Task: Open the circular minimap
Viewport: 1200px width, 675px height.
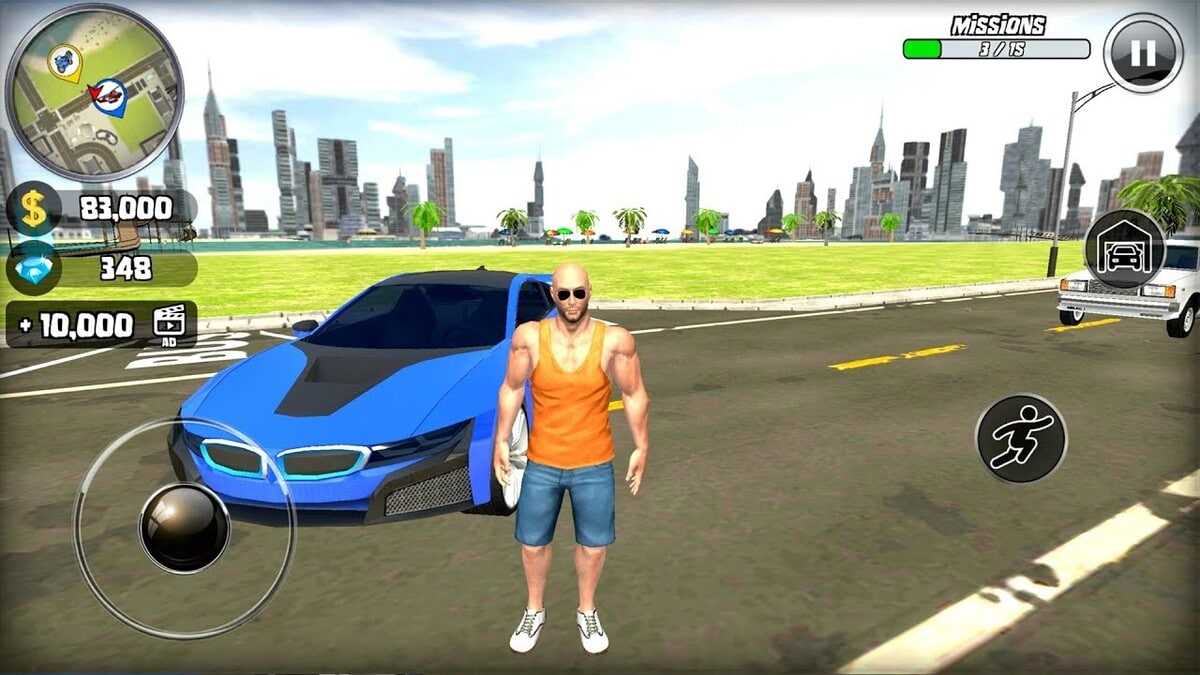Action: [94, 93]
